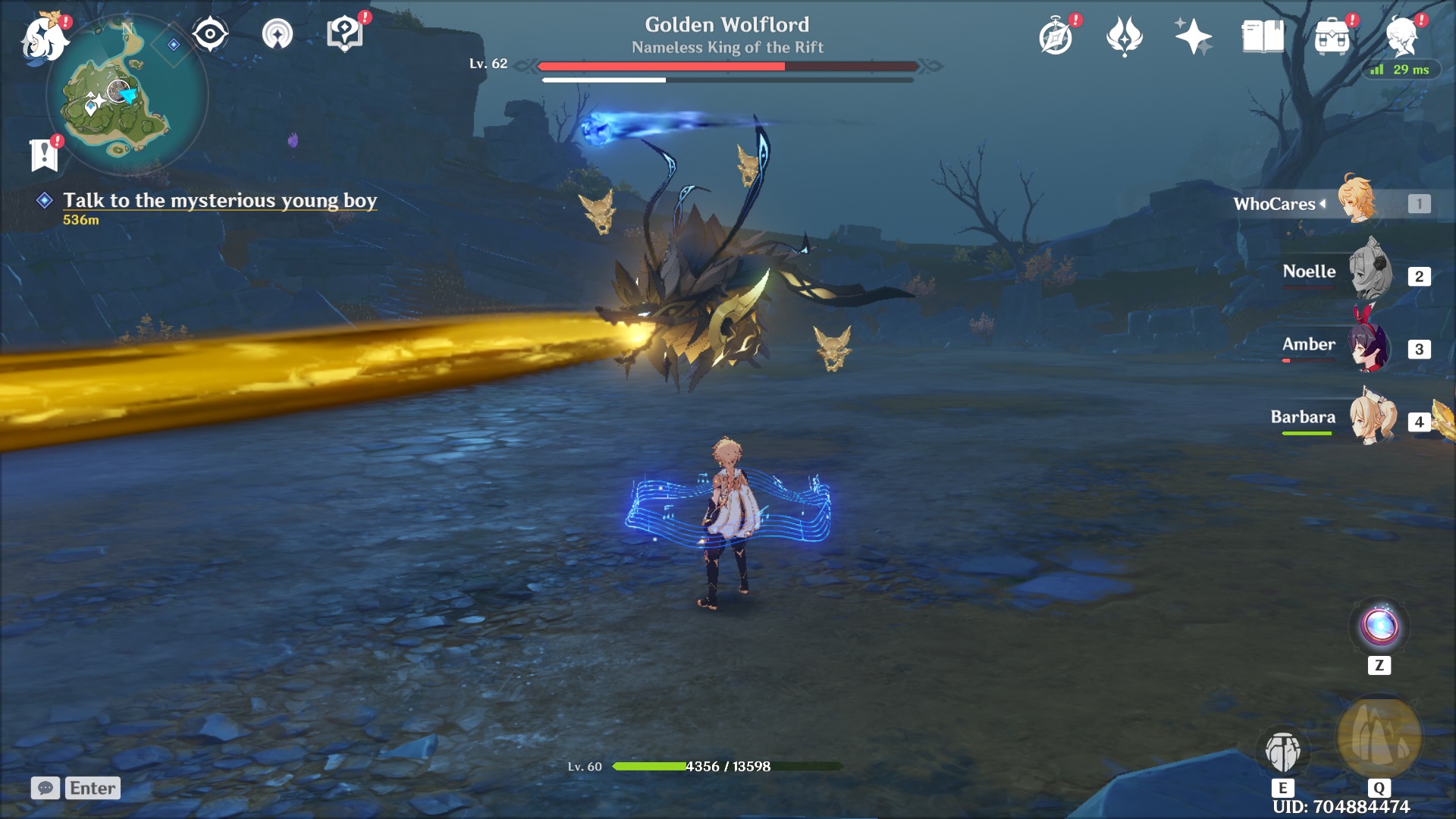Viewport: 1456px width, 819px height.
Task: Select the 'Talk to the mysterious young boy' quest tracker
Action: click(x=219, y=200)
